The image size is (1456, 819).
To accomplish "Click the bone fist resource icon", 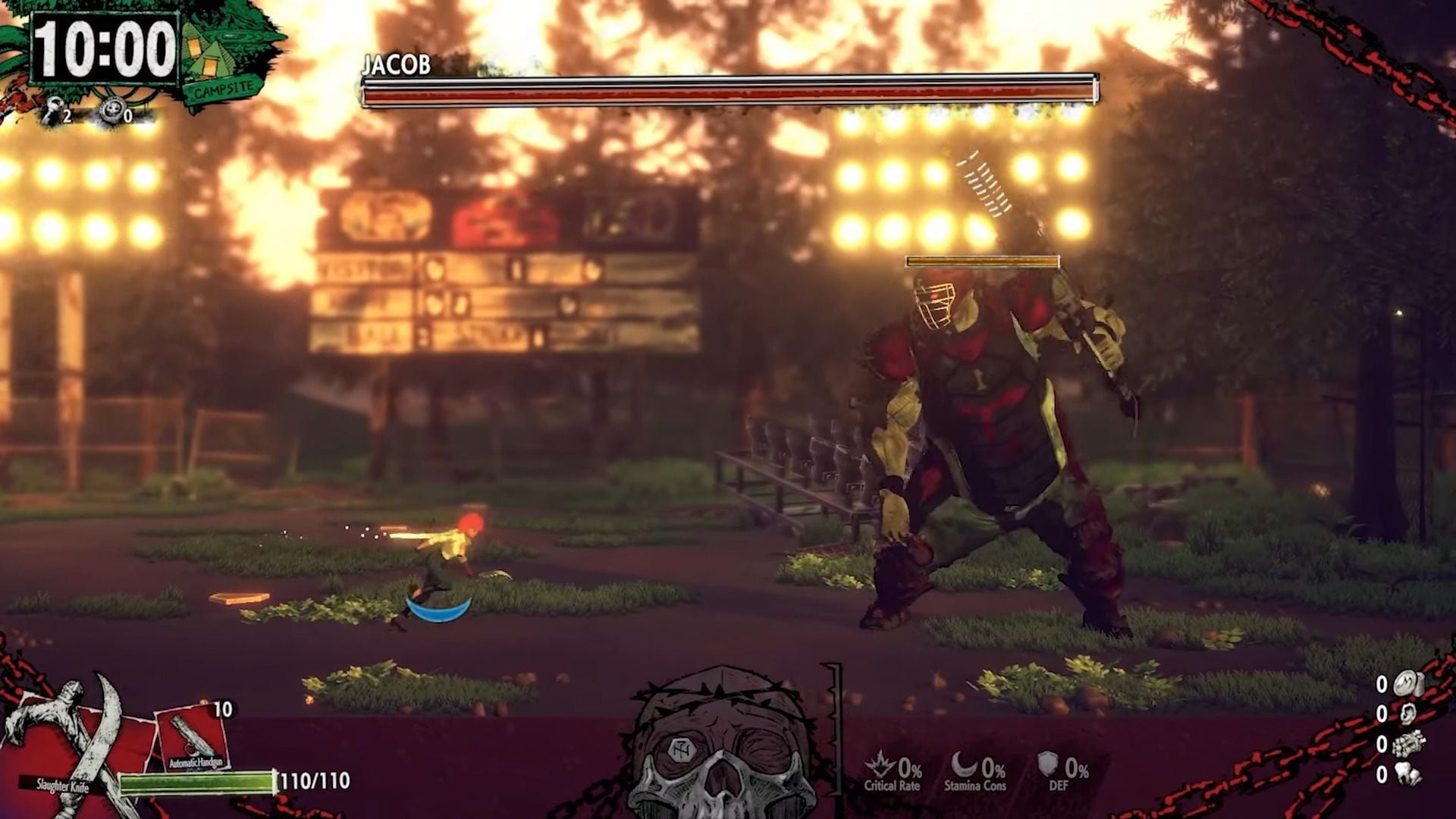I will (1407, 744).
